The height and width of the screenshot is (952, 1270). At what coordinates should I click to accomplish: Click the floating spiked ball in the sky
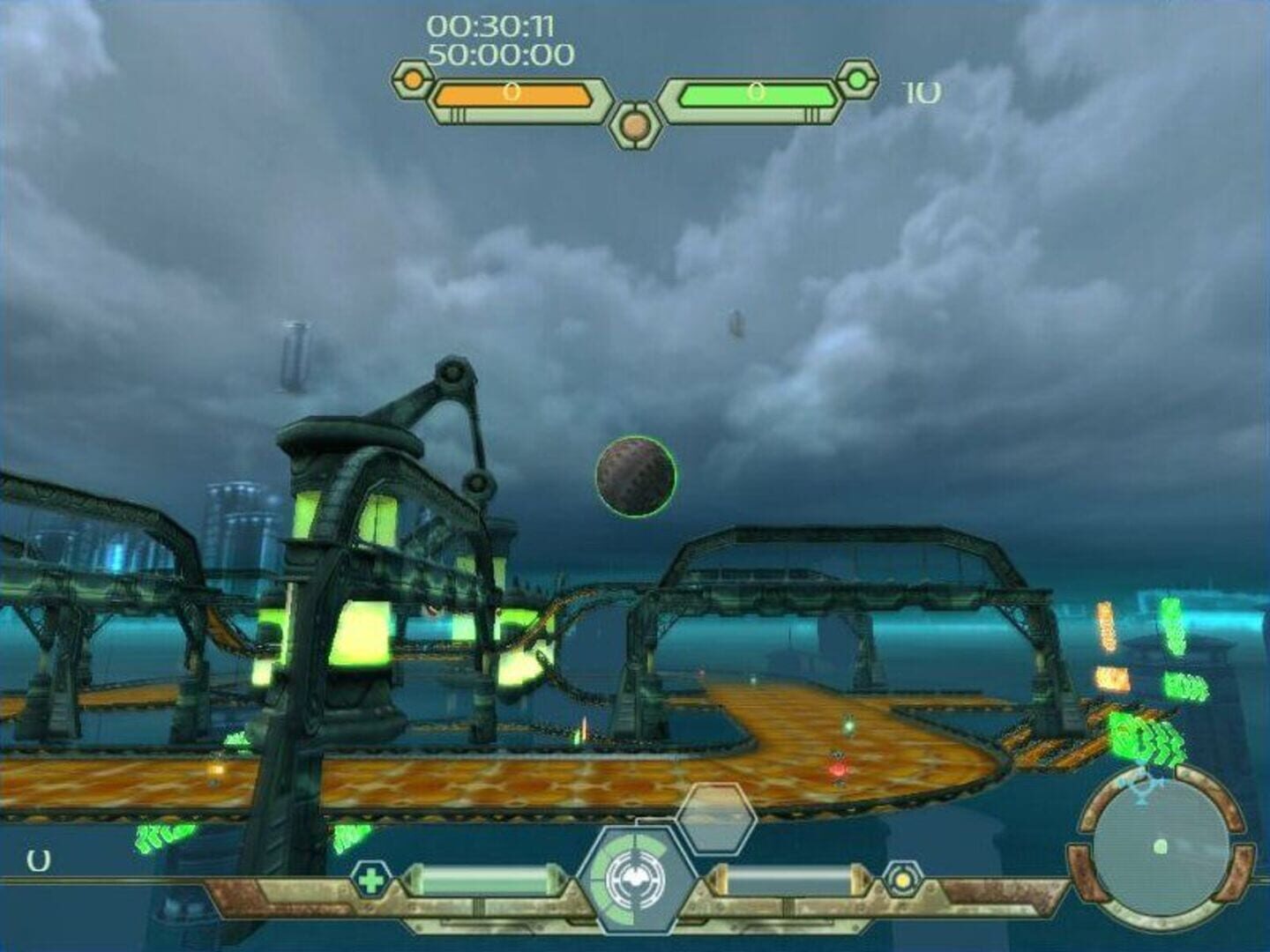637,476
